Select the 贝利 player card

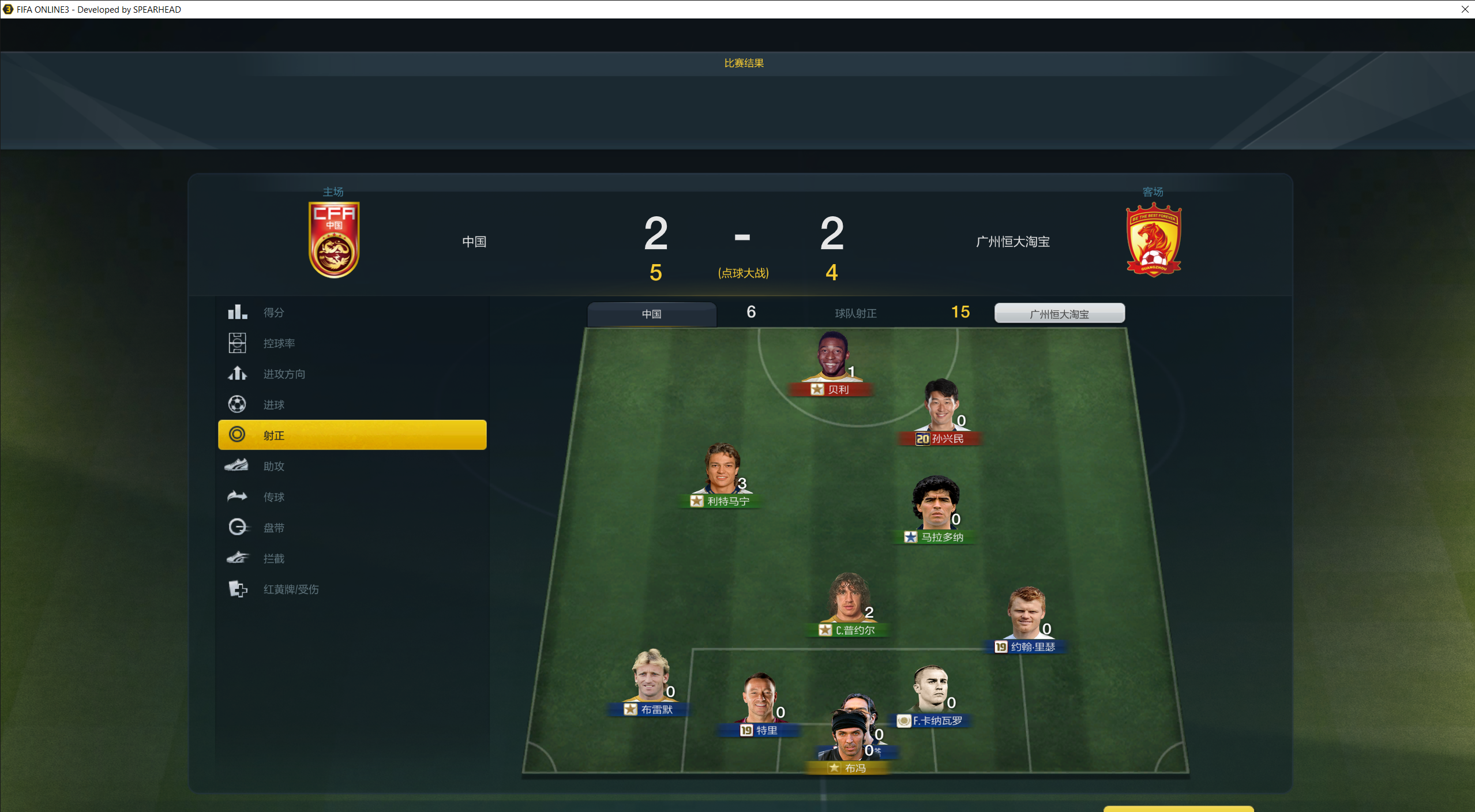(831, 363)
